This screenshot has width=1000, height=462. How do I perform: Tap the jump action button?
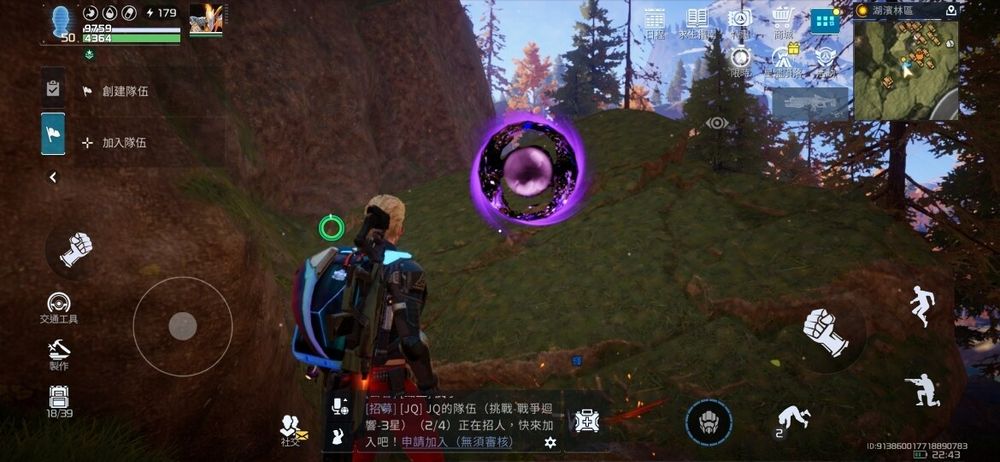(x=921, y=306)
